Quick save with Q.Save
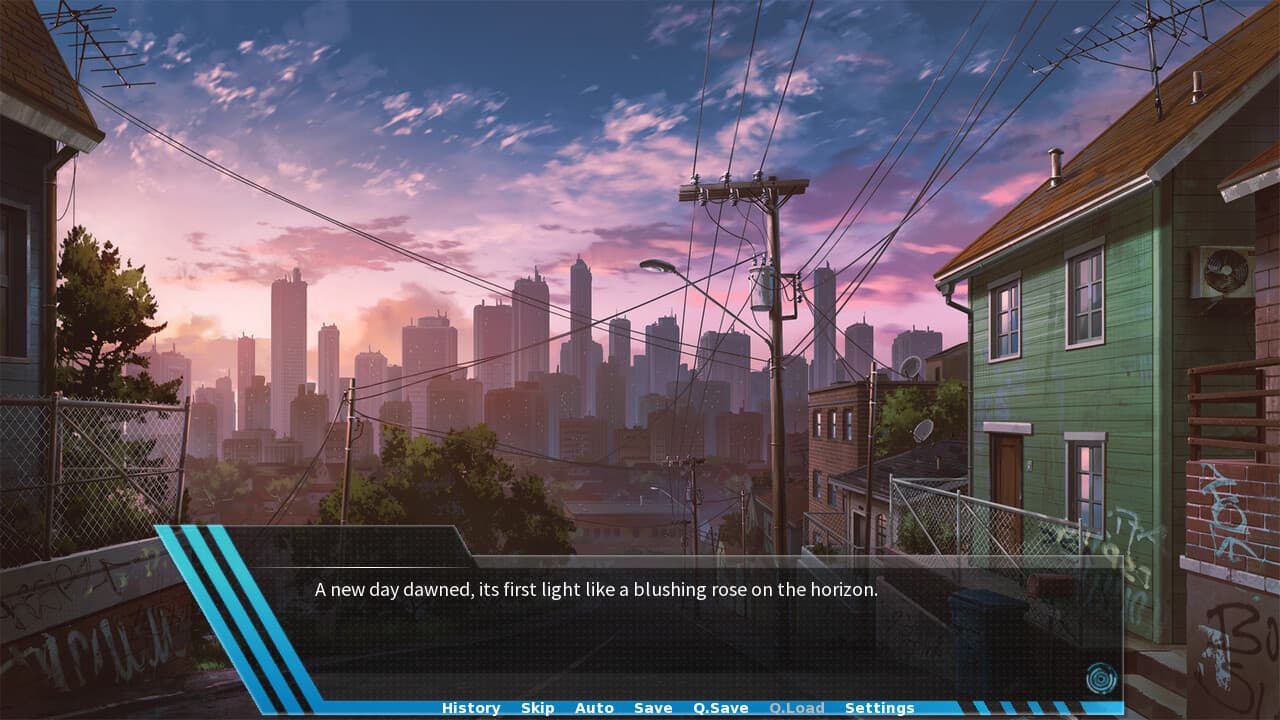 721,708
